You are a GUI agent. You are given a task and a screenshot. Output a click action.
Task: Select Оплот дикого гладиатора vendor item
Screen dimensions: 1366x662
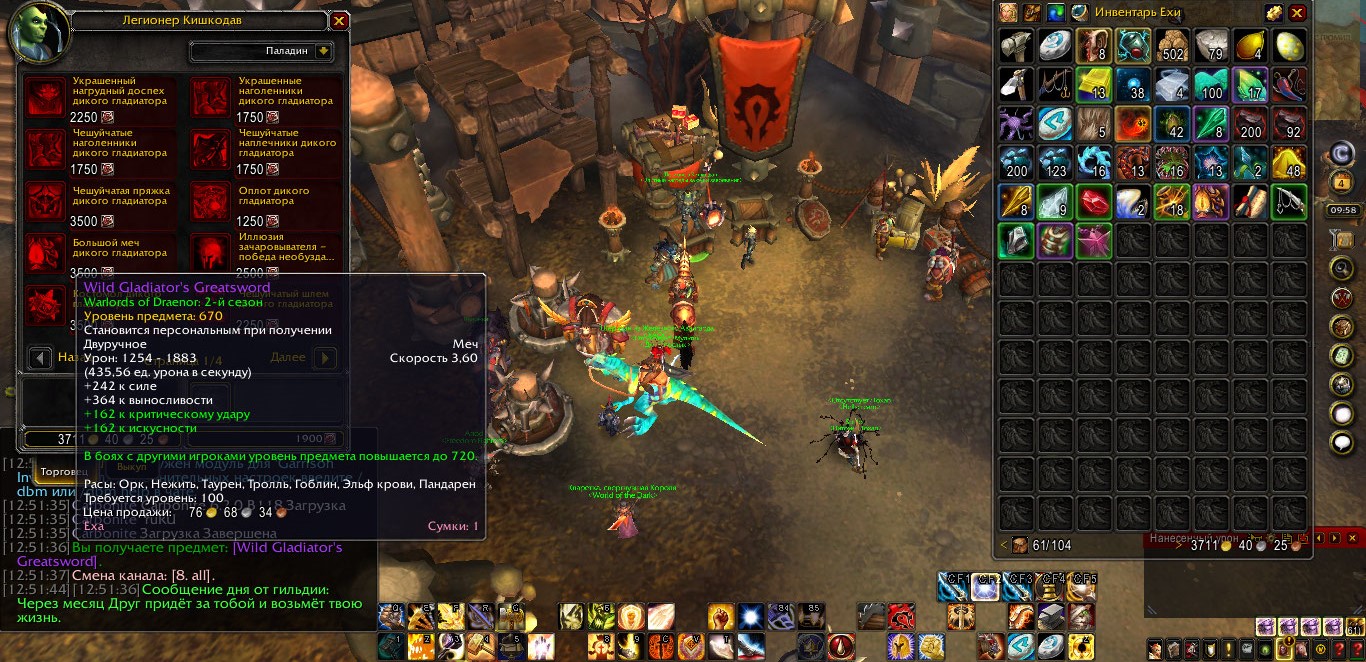[211, 200]
